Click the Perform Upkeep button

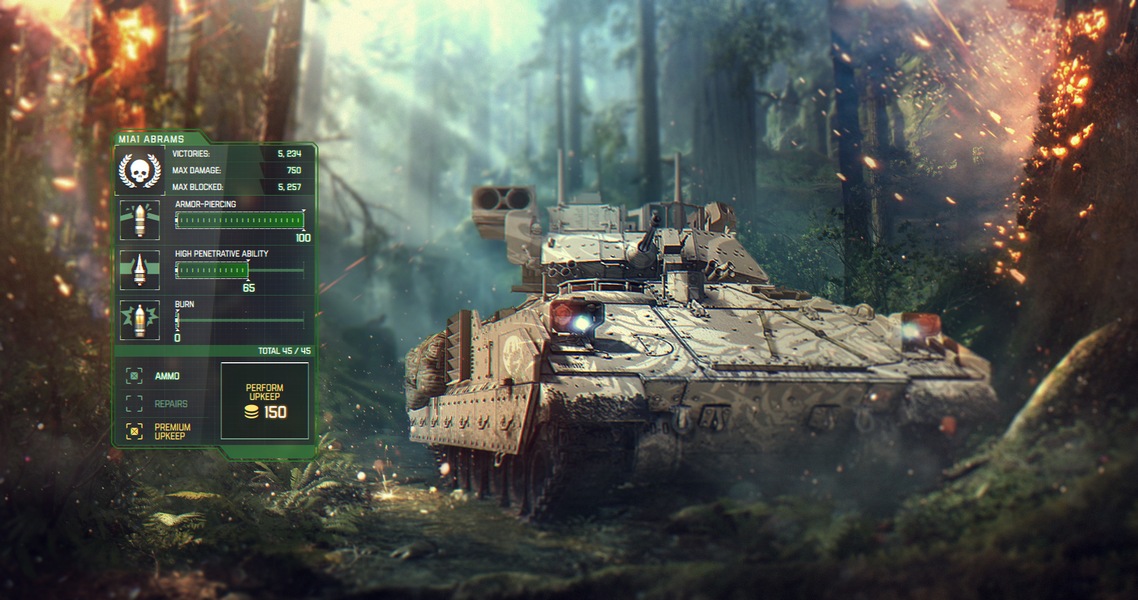click(x=265, y=400)
